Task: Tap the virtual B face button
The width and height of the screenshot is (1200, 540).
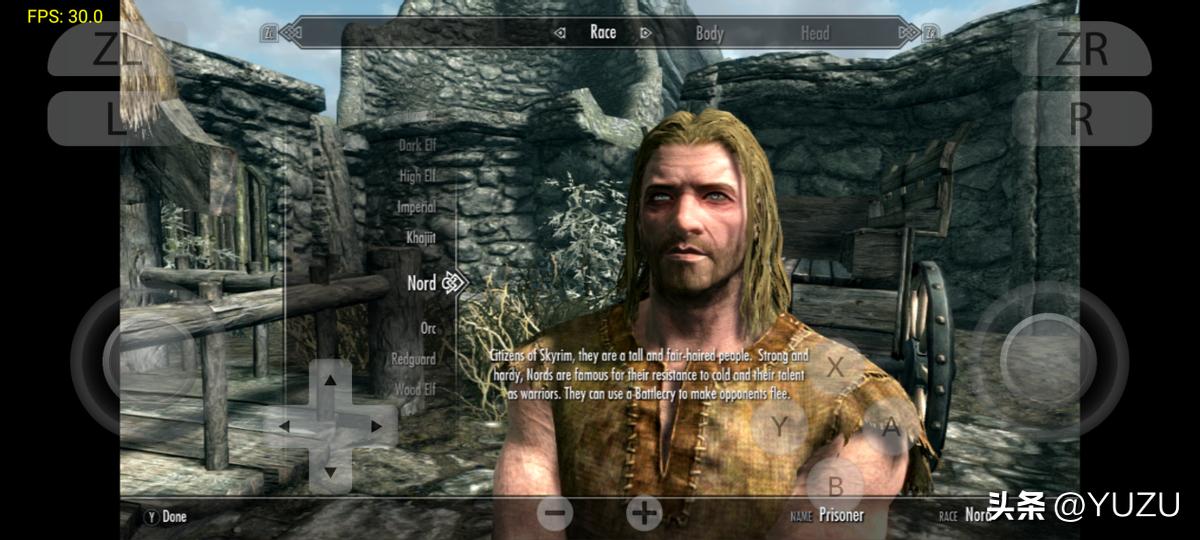Action: (x=836, y=486)
